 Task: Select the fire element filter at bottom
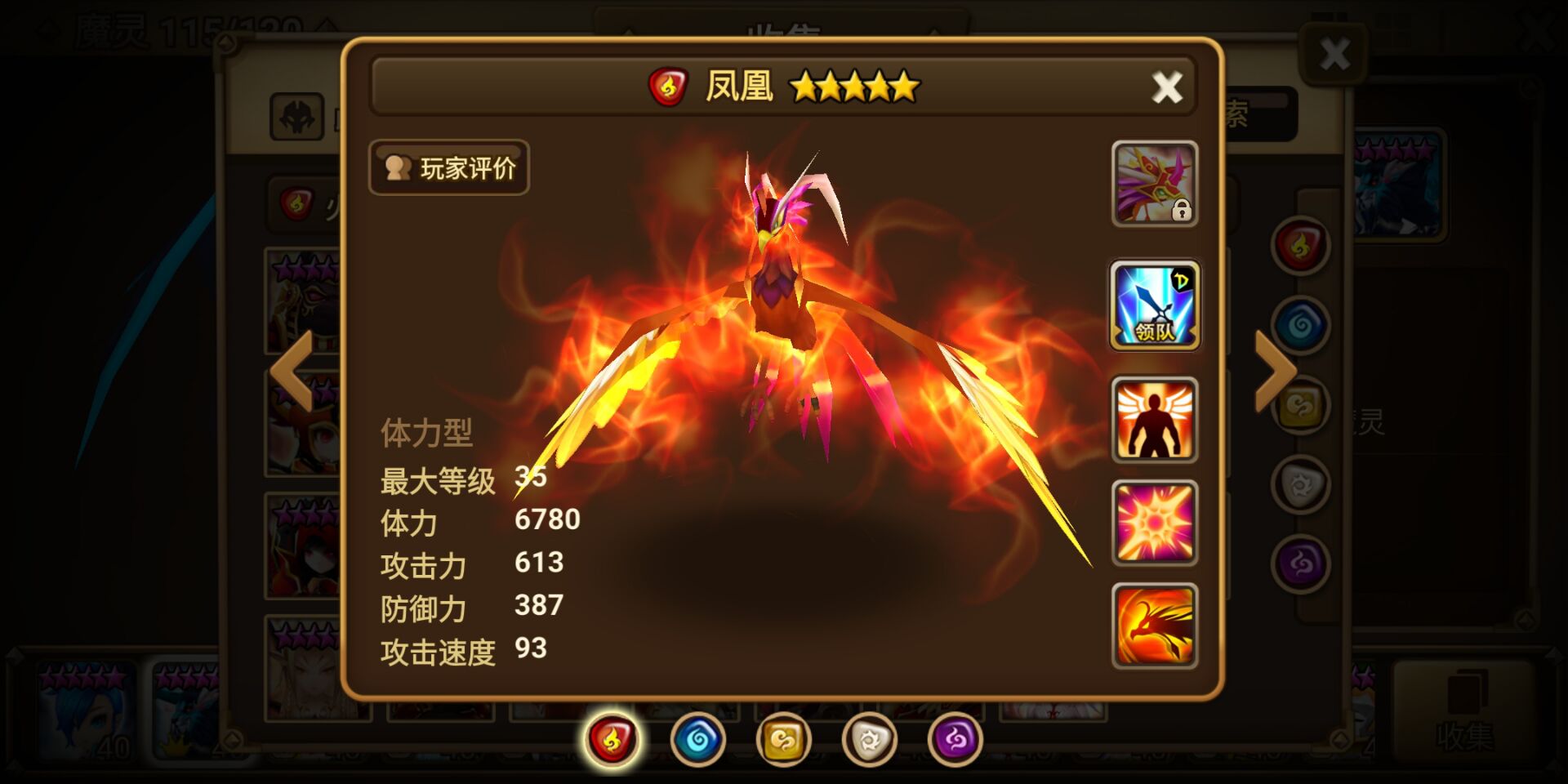tap(612, 739)
